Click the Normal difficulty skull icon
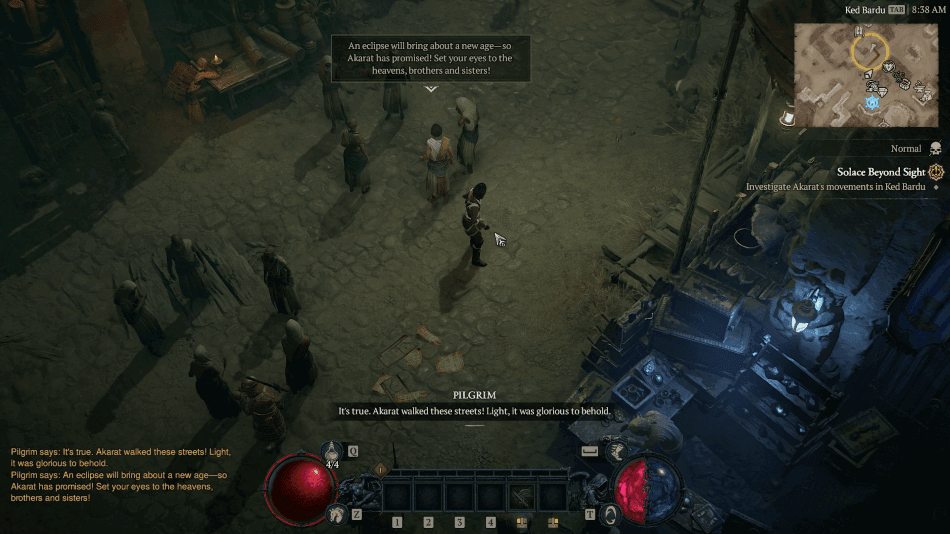 (935, 148)
